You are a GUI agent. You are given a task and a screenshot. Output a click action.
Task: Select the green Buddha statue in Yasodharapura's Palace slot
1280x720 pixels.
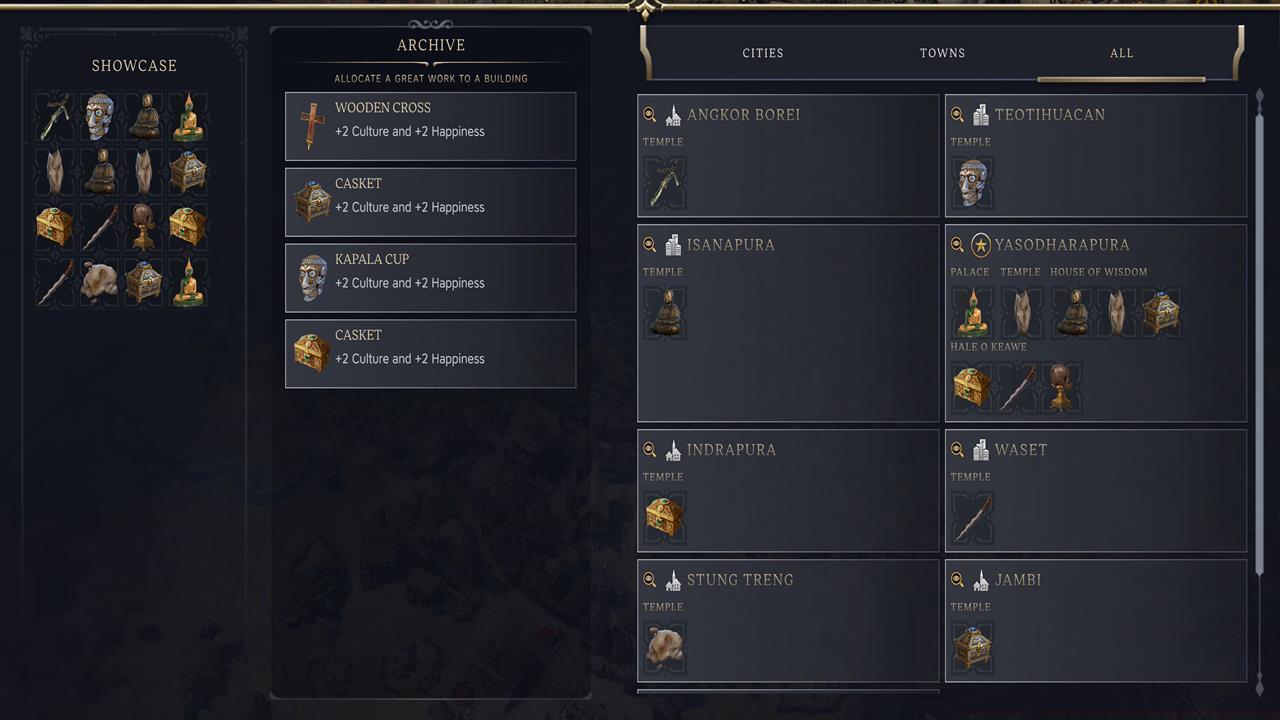[x=971, y=312]
